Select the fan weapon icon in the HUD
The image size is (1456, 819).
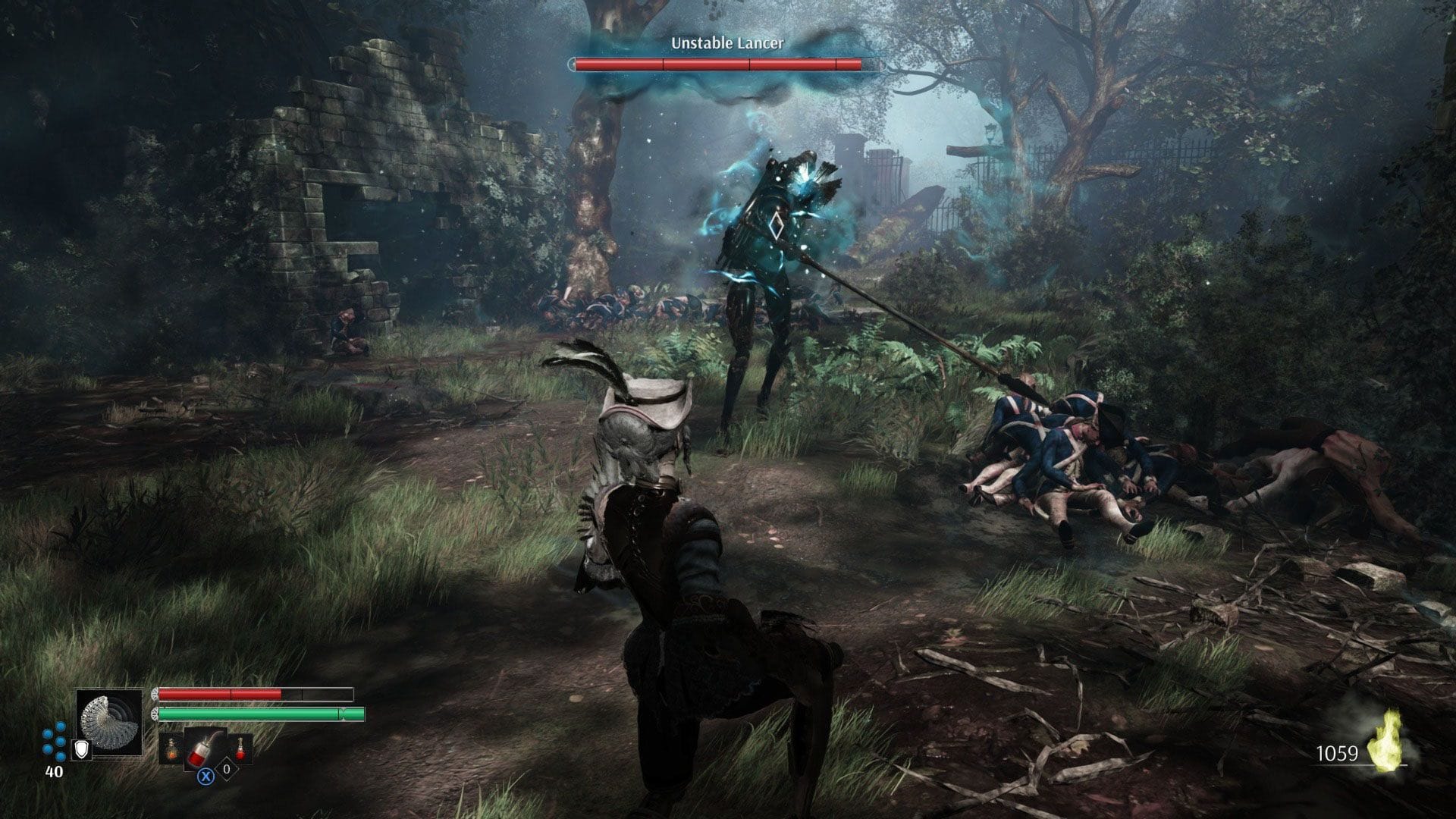[x=111, y=722]
